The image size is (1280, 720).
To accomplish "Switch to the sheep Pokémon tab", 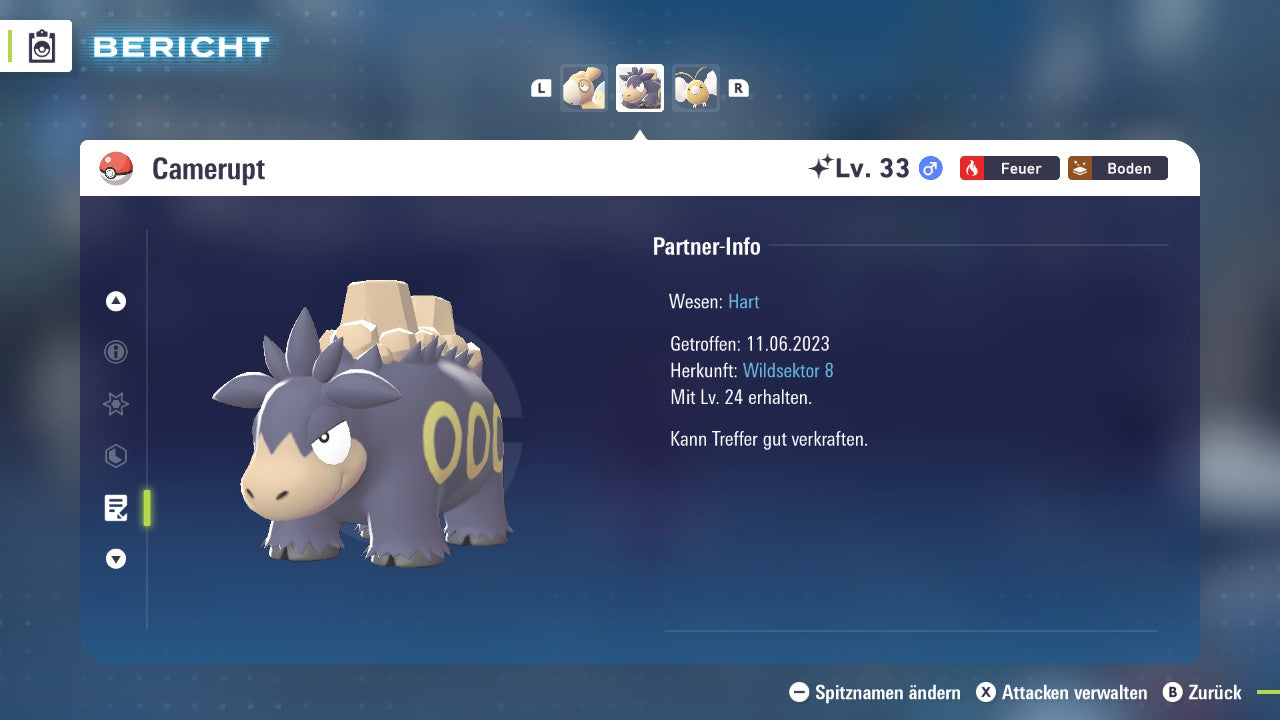I will point(584,87).
